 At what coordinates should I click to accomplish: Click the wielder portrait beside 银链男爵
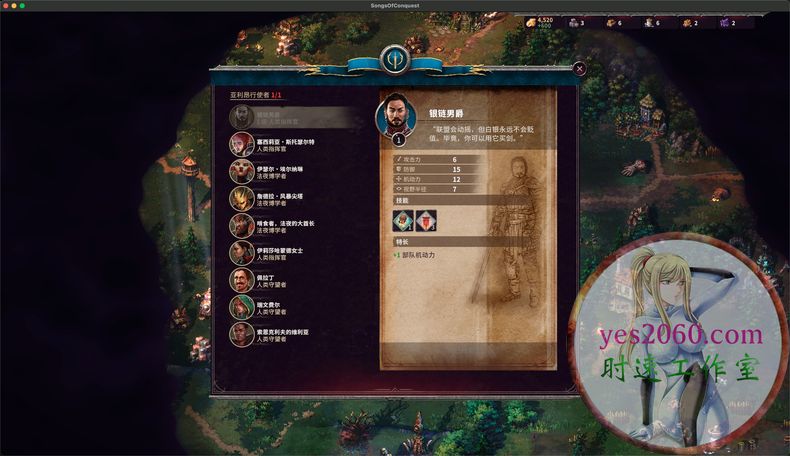(395, 118)
